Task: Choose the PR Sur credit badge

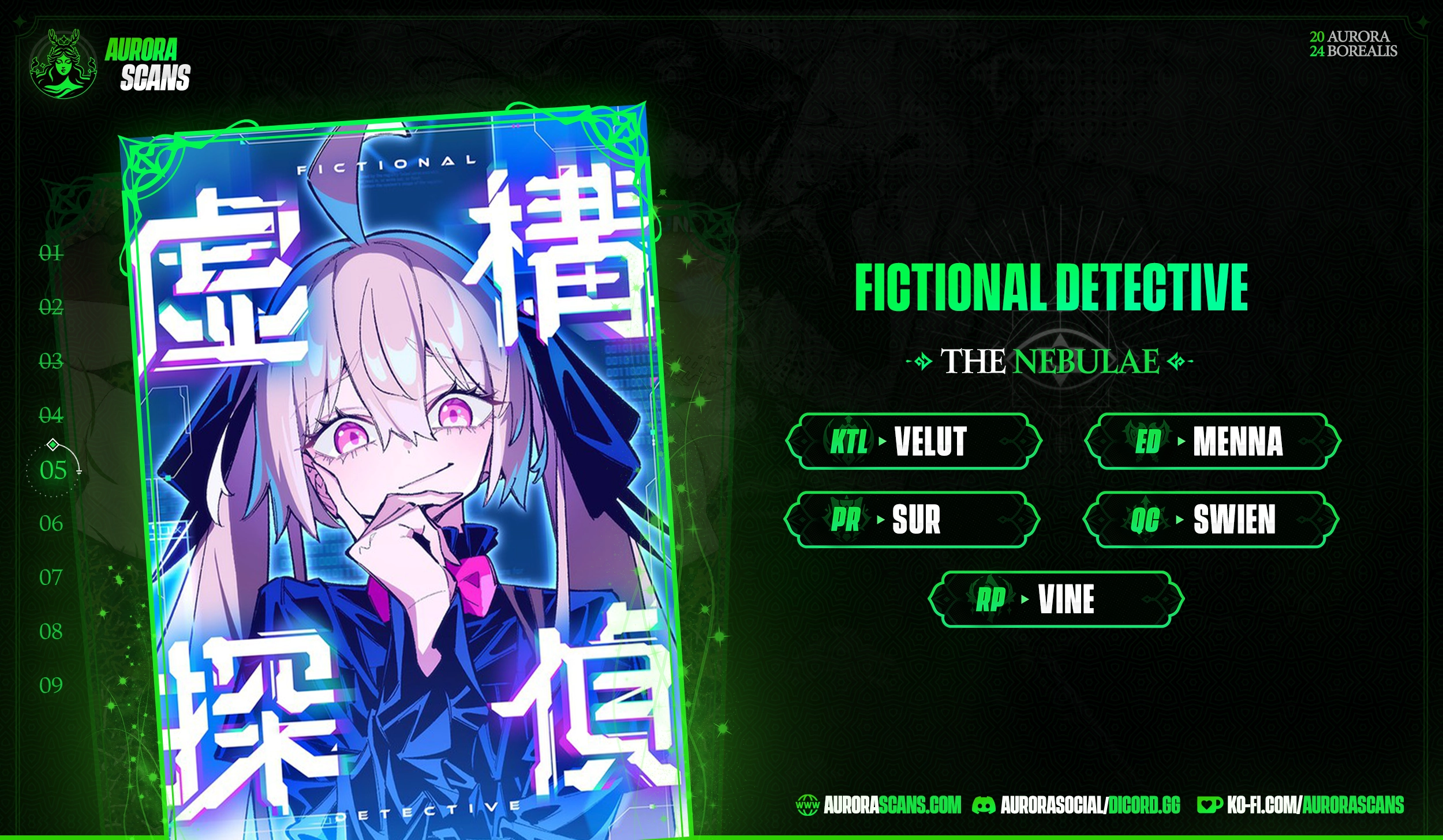Action: (x=912, y=520)
